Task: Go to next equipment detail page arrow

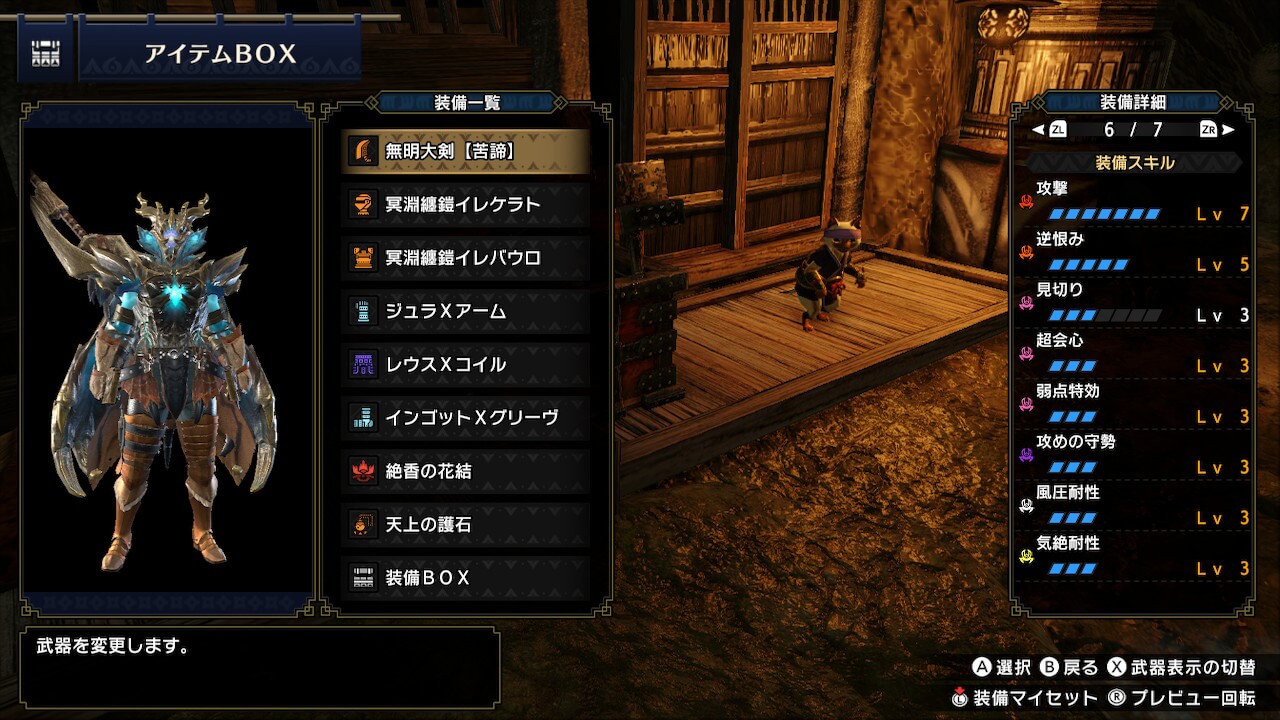Action: [x=1229, y=130]
